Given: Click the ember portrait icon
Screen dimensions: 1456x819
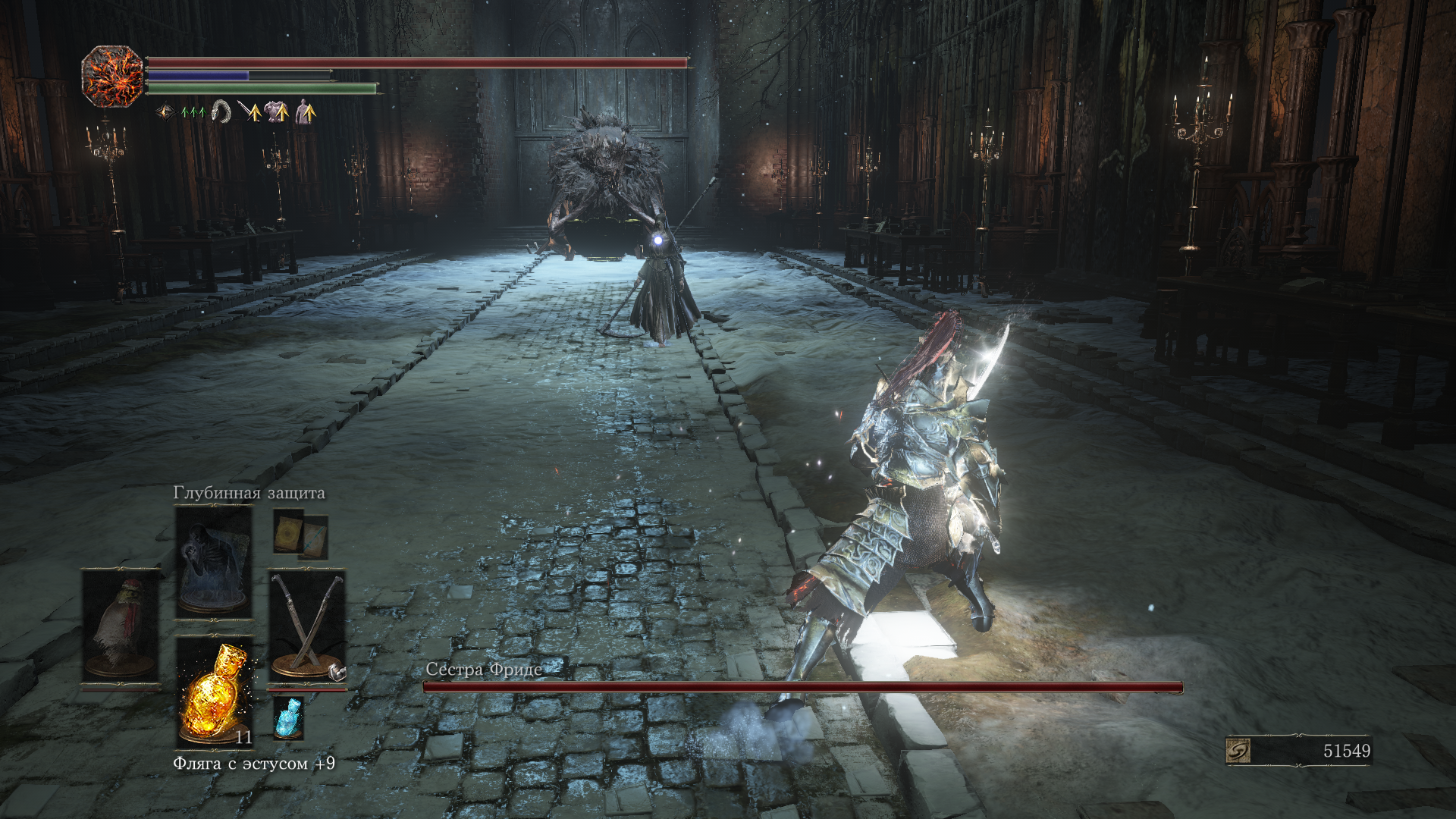Looking at the screenshot, I should [112, 76].
